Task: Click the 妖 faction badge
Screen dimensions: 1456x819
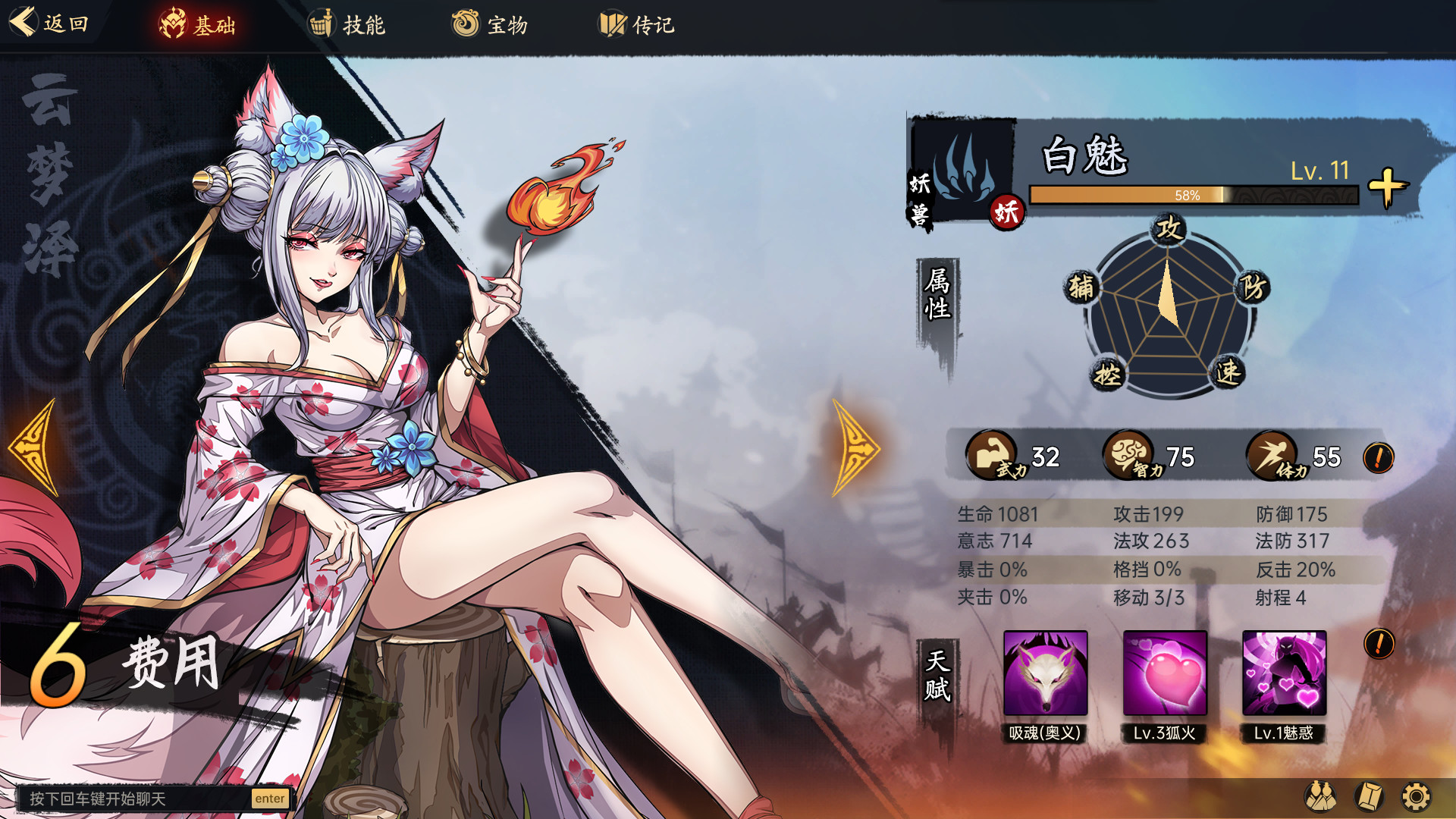Action: [1006, 212]
